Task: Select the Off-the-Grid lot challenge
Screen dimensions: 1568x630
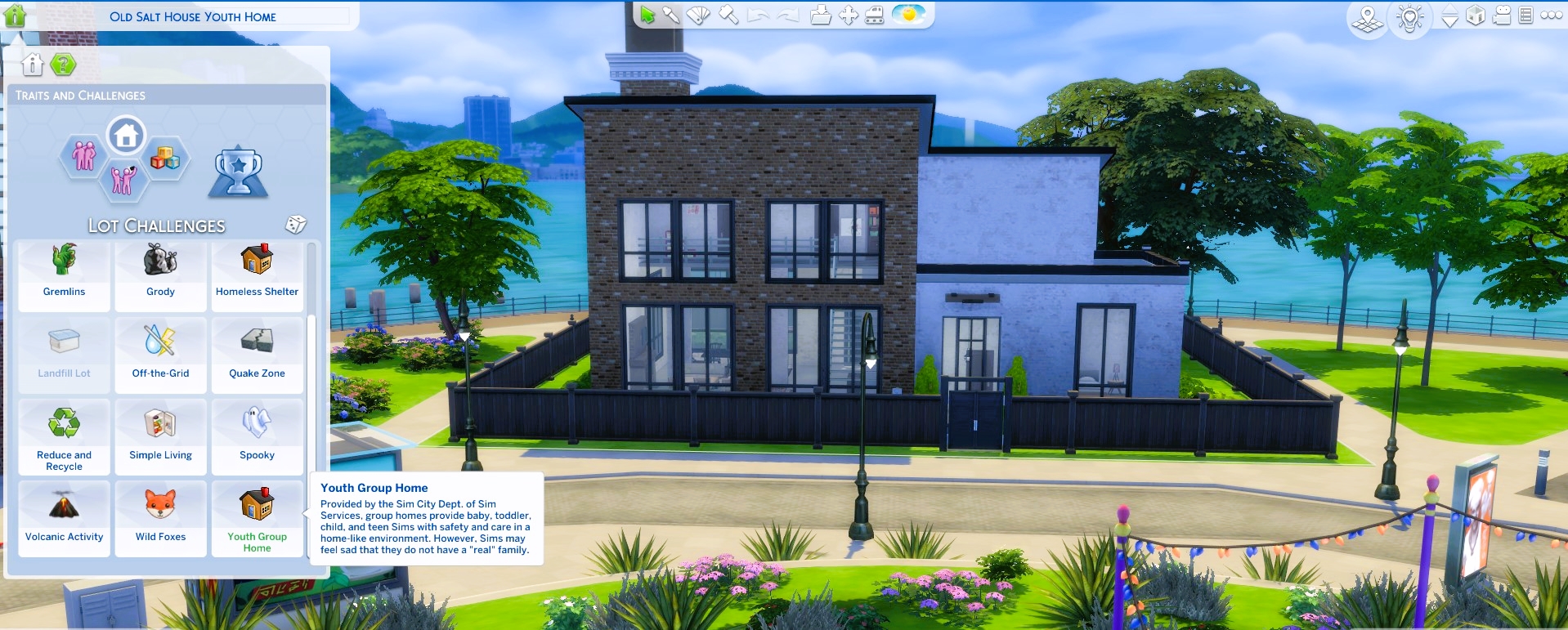Action: [x=160, y=355]
